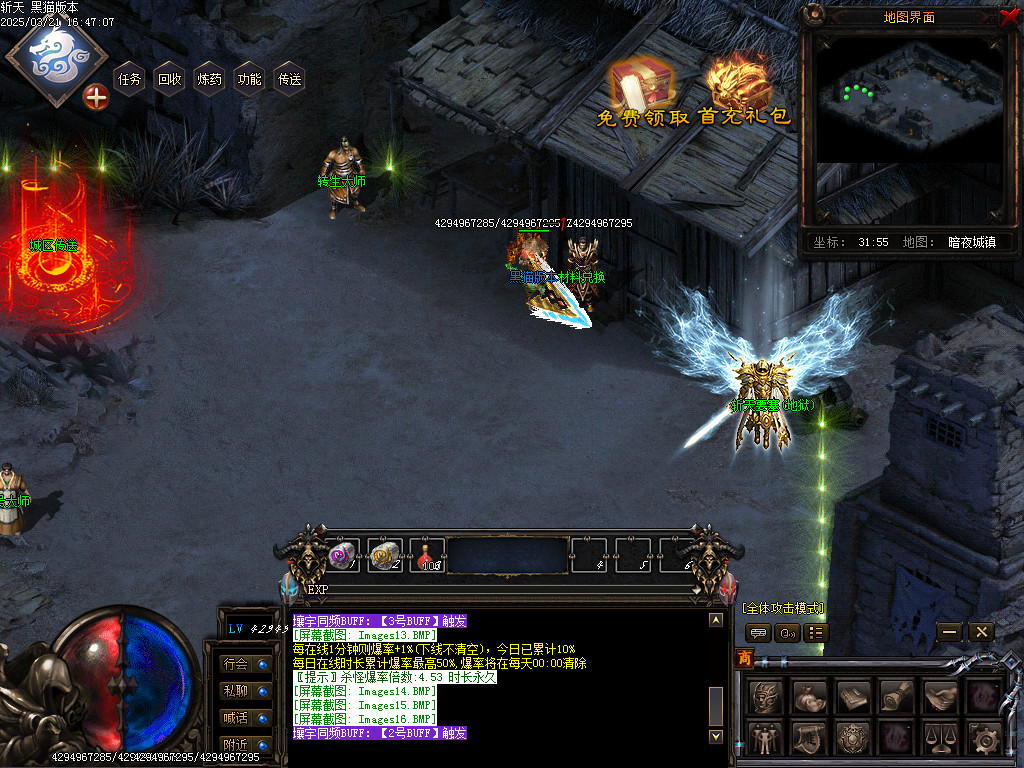The image size is (1024, 768).
Task: Open the helmet character equipment icon
Action: tap(765, 695)
